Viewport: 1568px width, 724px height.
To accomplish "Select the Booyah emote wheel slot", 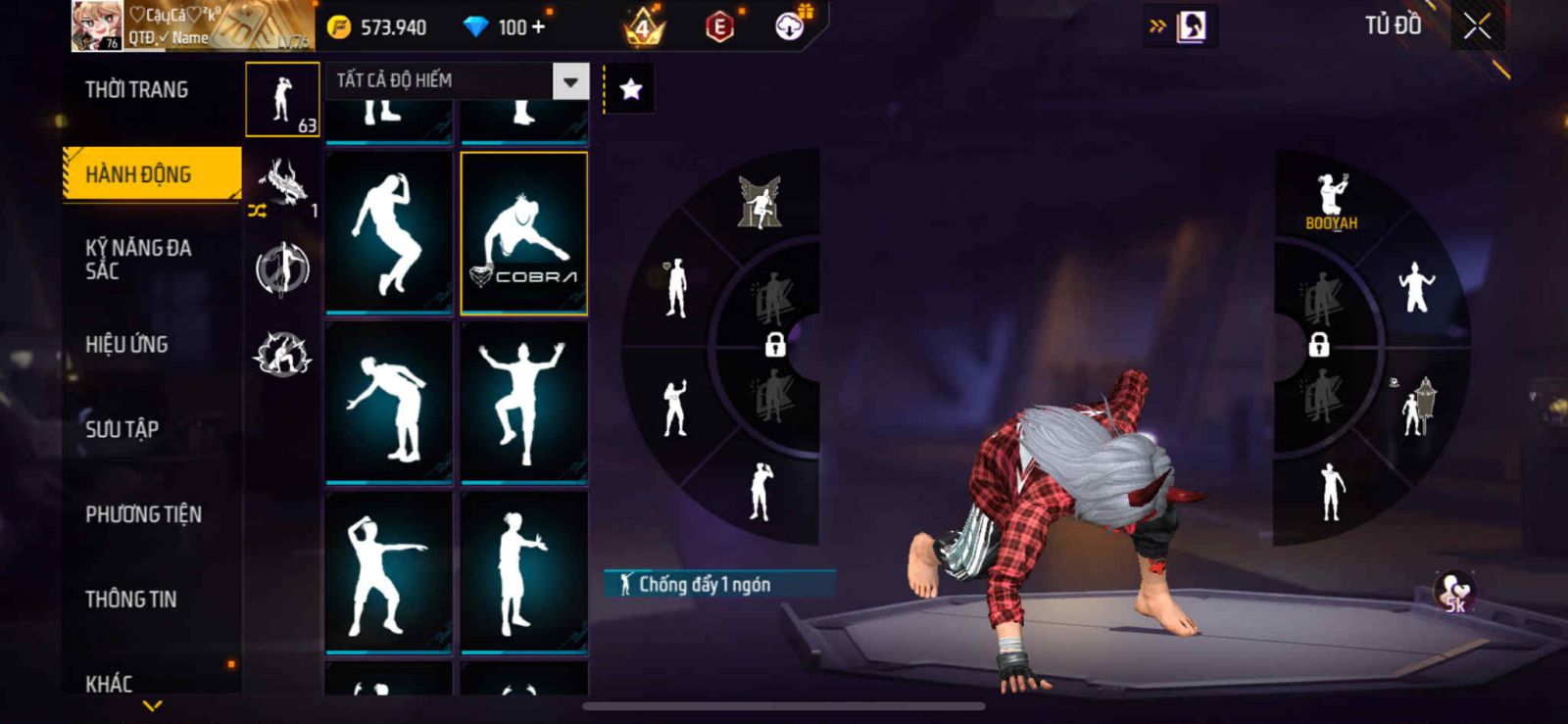I will [1331, 201].
